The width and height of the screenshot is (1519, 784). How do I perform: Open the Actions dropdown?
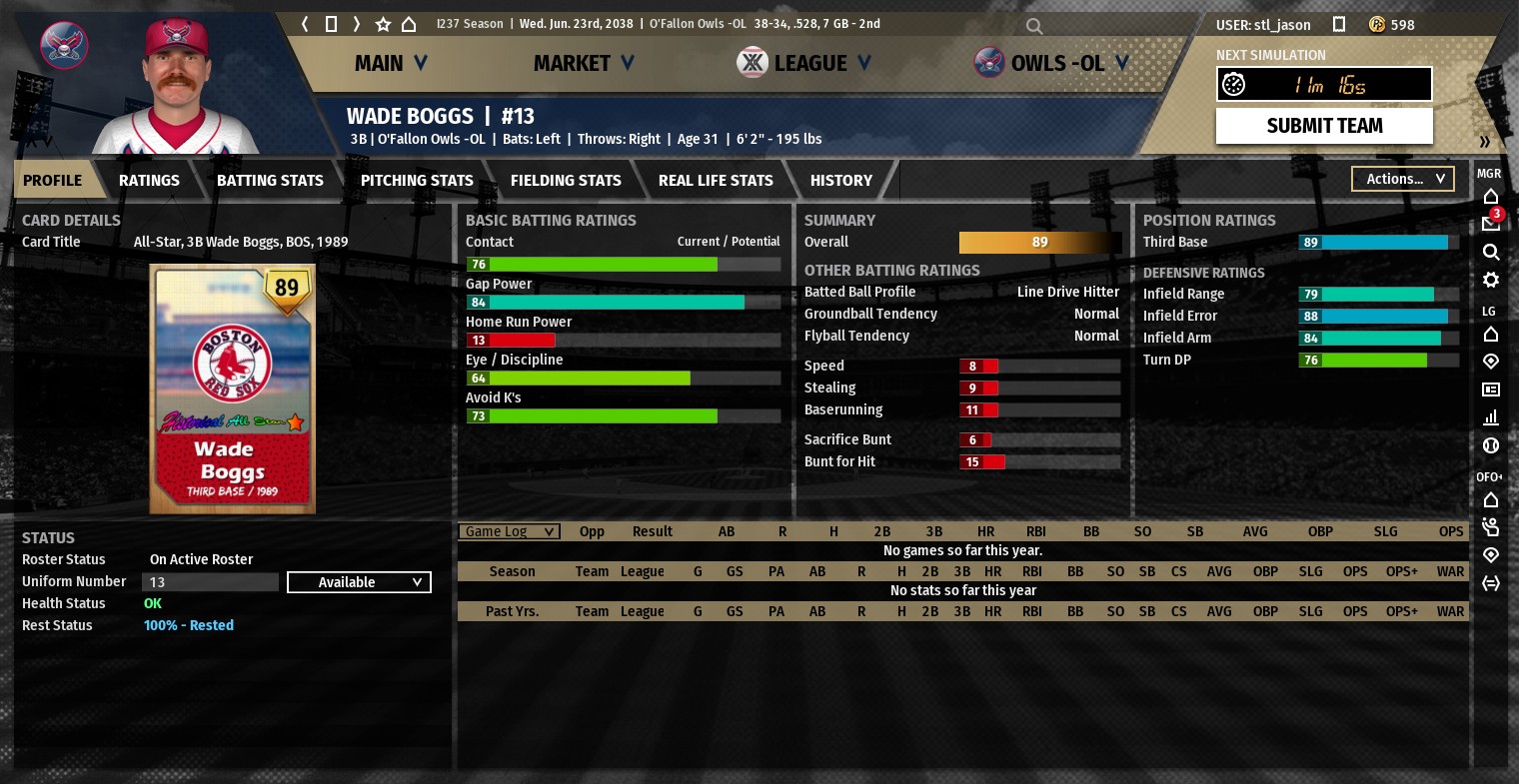[x=1403, y=179]
